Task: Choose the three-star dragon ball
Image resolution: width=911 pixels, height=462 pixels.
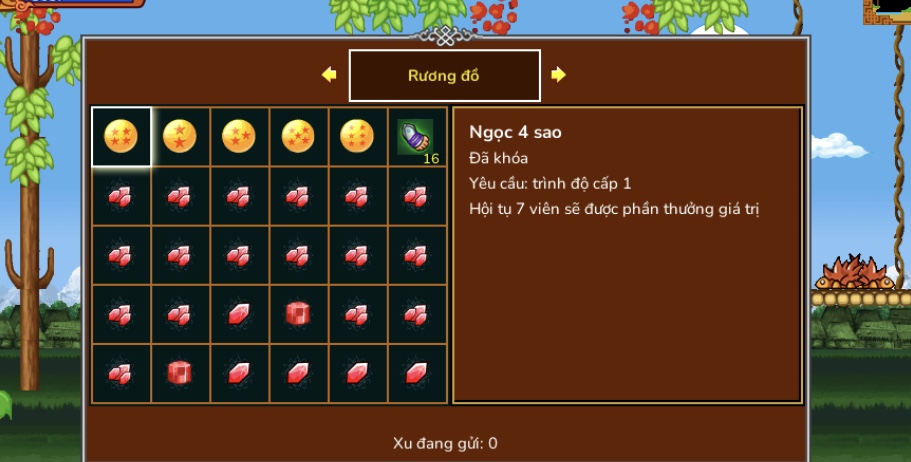Action: (x=239, y=136)
